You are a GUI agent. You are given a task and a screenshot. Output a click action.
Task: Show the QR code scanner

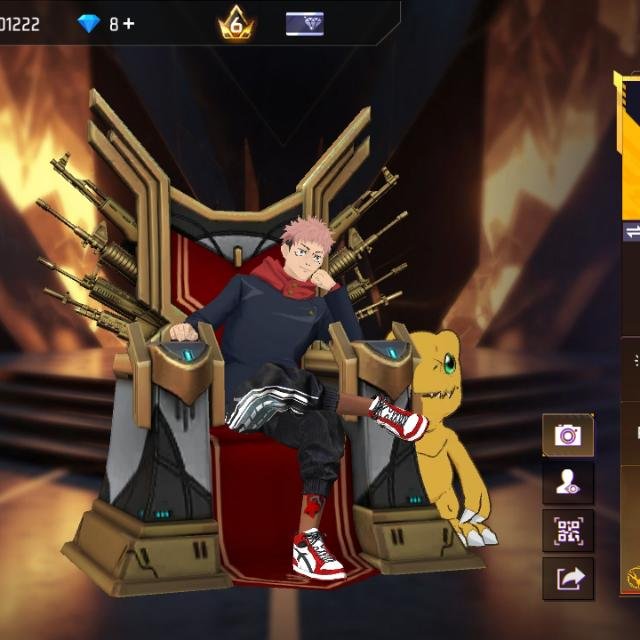point(568,530)
